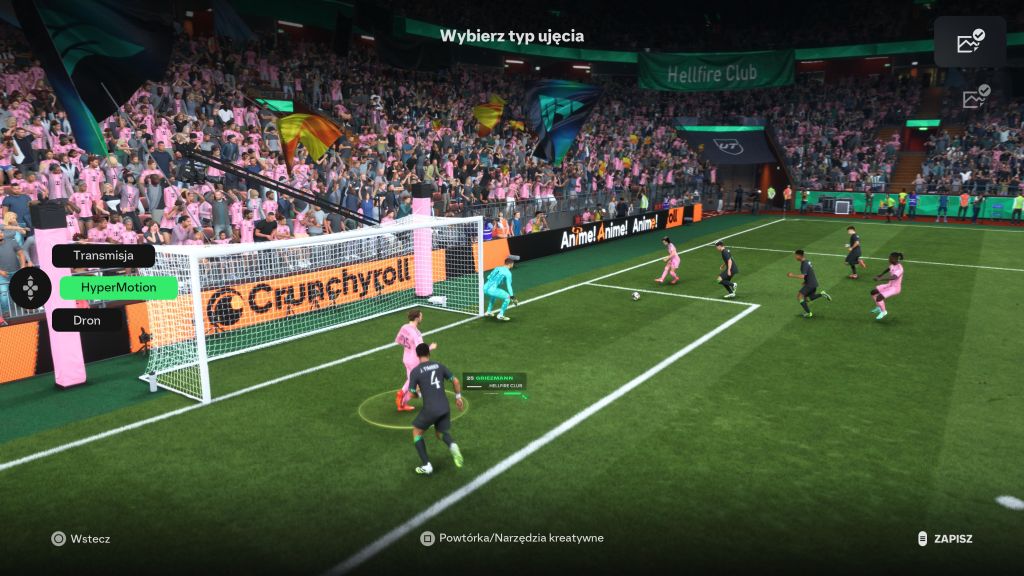
Task: Click the highlighted image icon in top corner
Action: coord(970,41)
